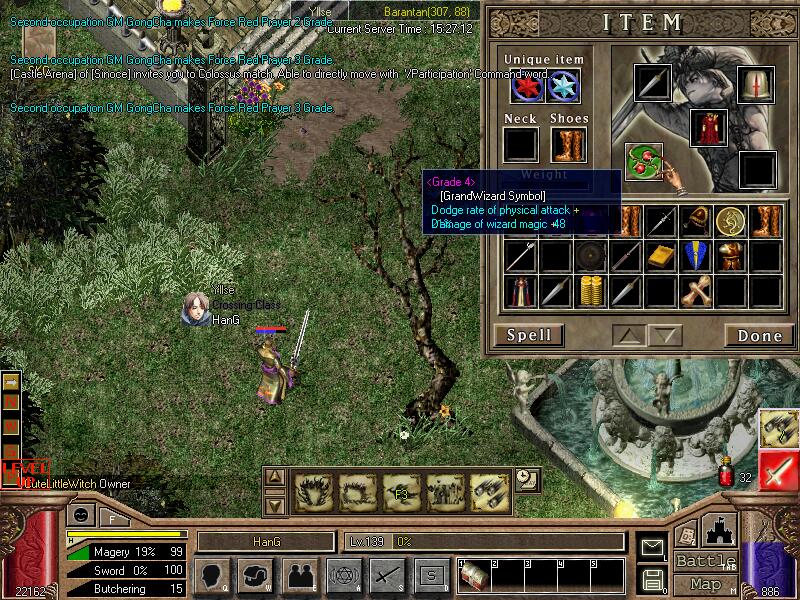
Task: Open the Map button
Action: pos(705,584)
